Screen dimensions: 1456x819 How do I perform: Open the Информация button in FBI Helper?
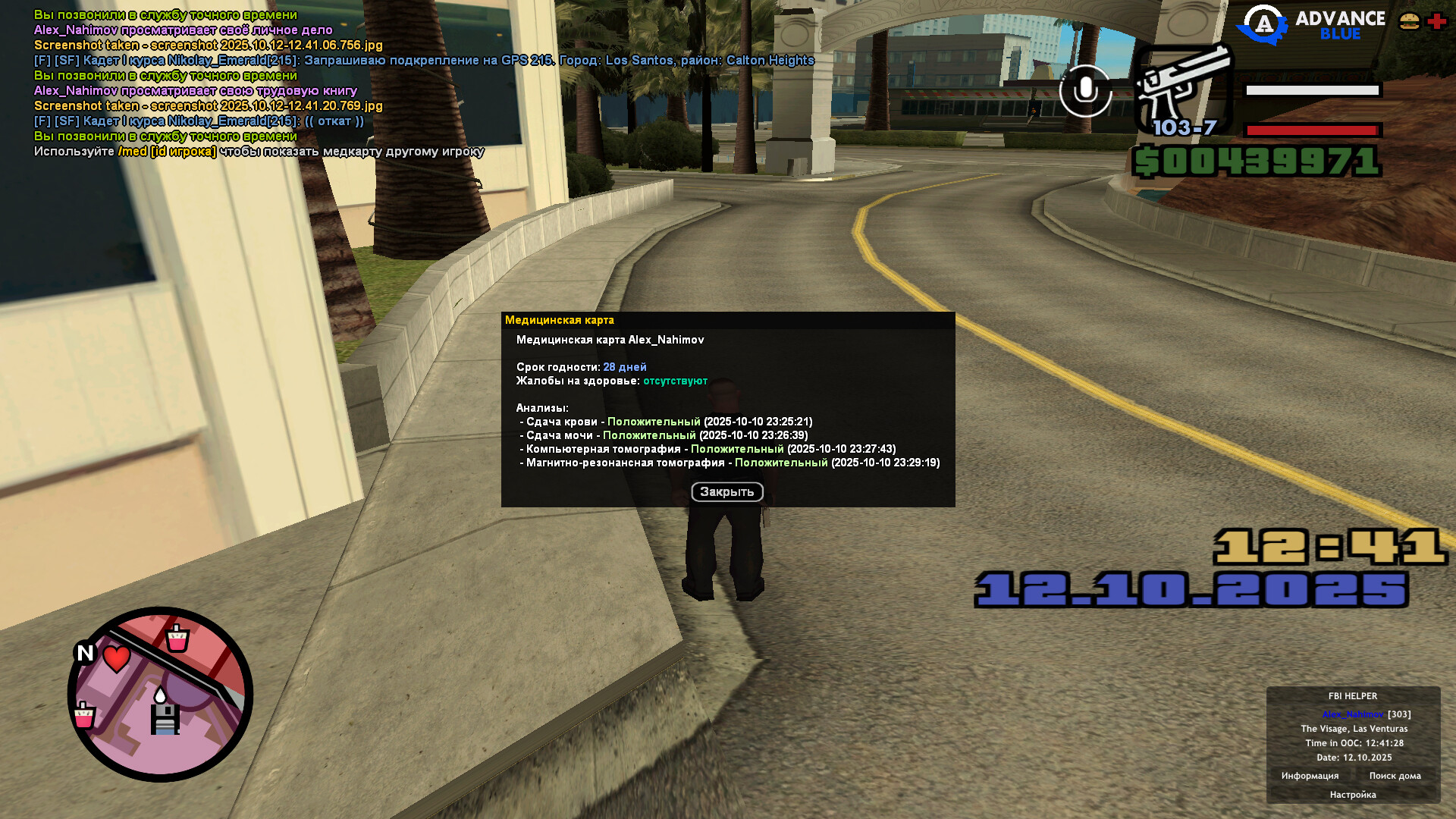[1310, 776]
